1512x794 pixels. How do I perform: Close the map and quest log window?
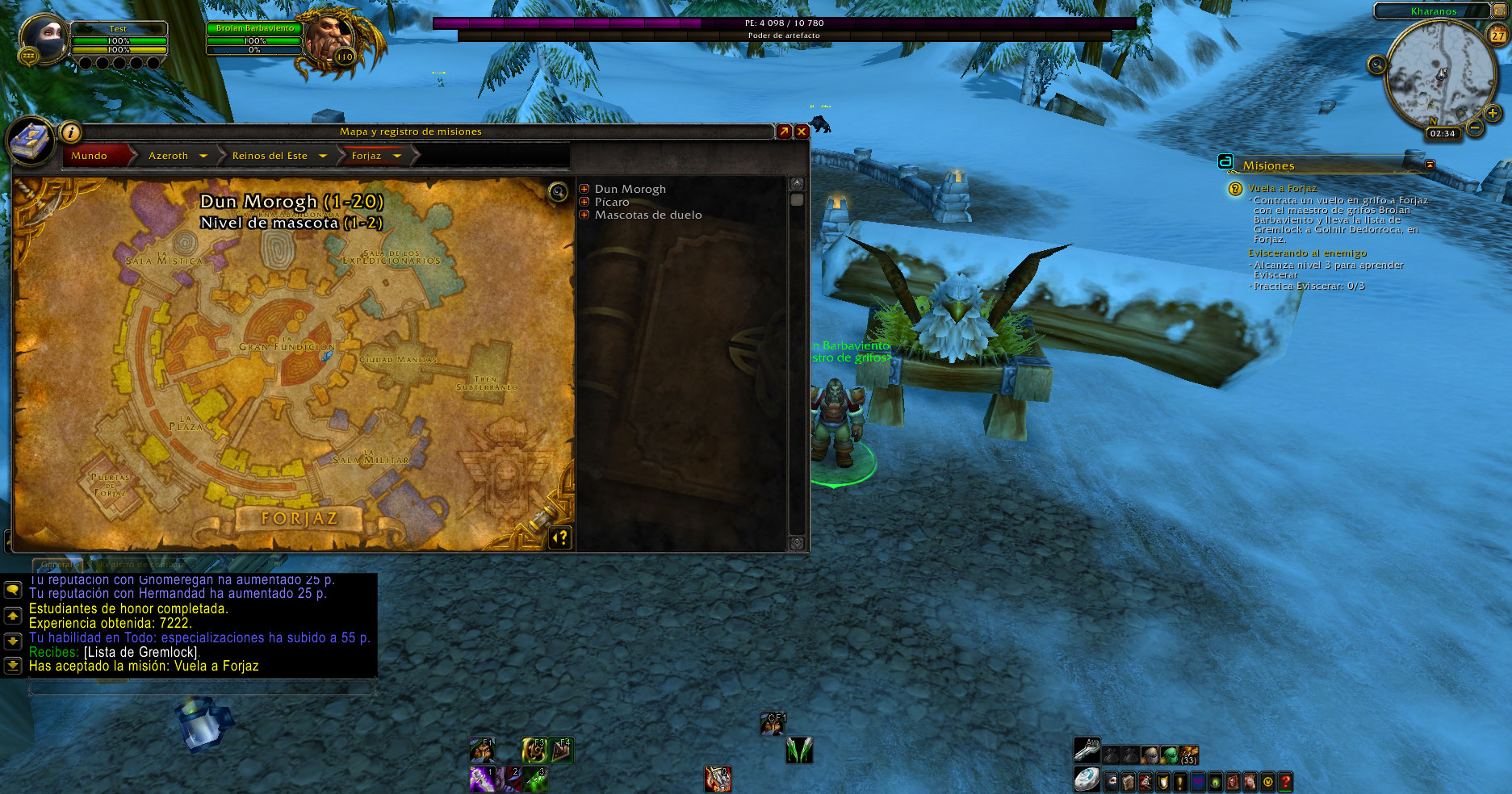[x=802, y=132]
